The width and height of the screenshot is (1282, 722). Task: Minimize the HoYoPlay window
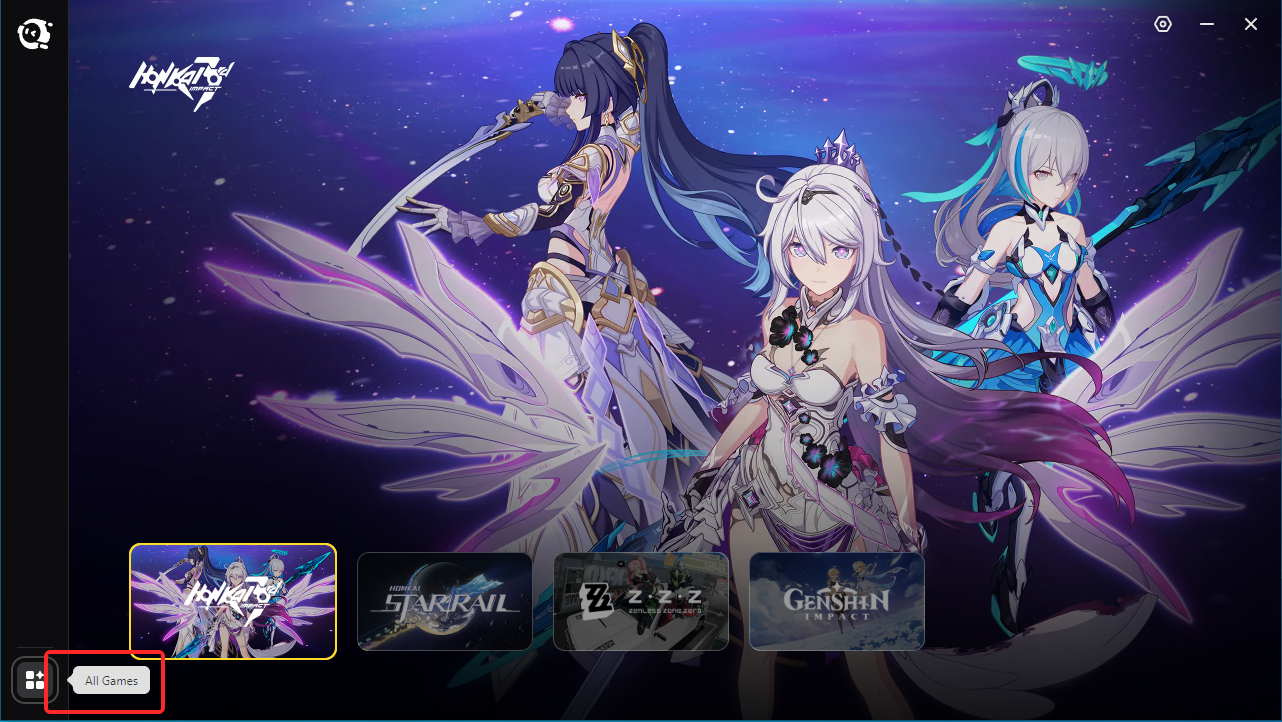(x=1206, y=23)
